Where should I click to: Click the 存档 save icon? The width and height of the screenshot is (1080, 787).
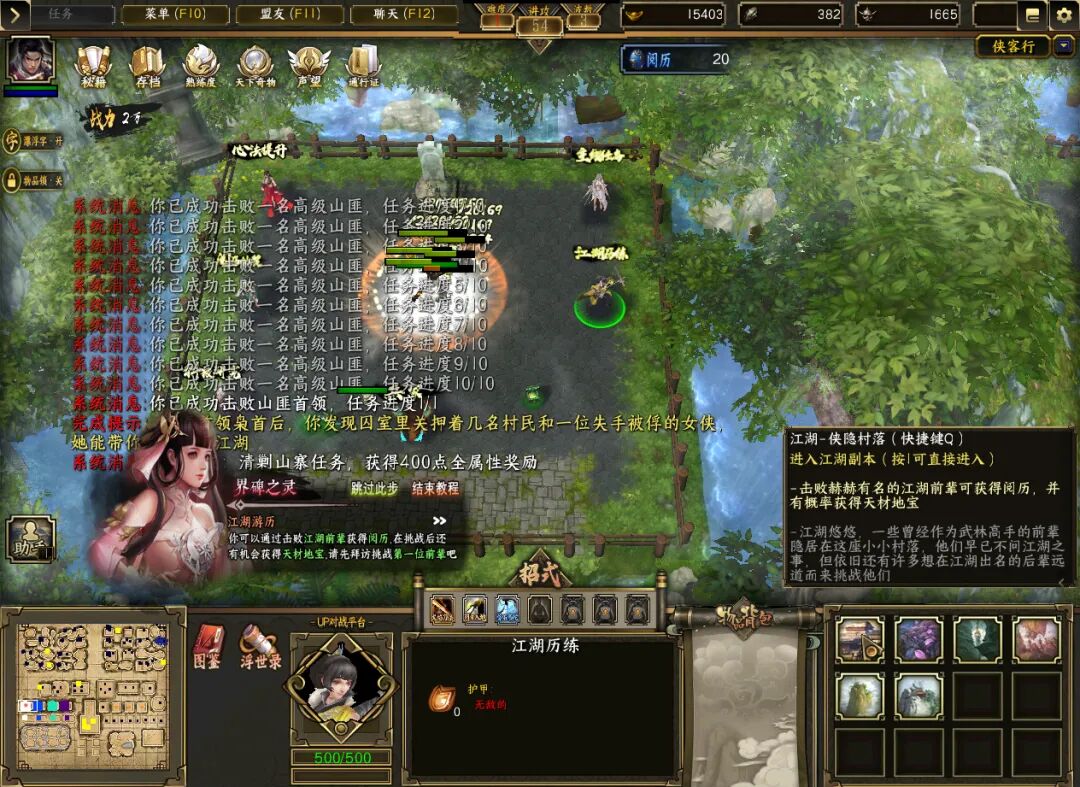pyautogui.click(x=147, y=65)
